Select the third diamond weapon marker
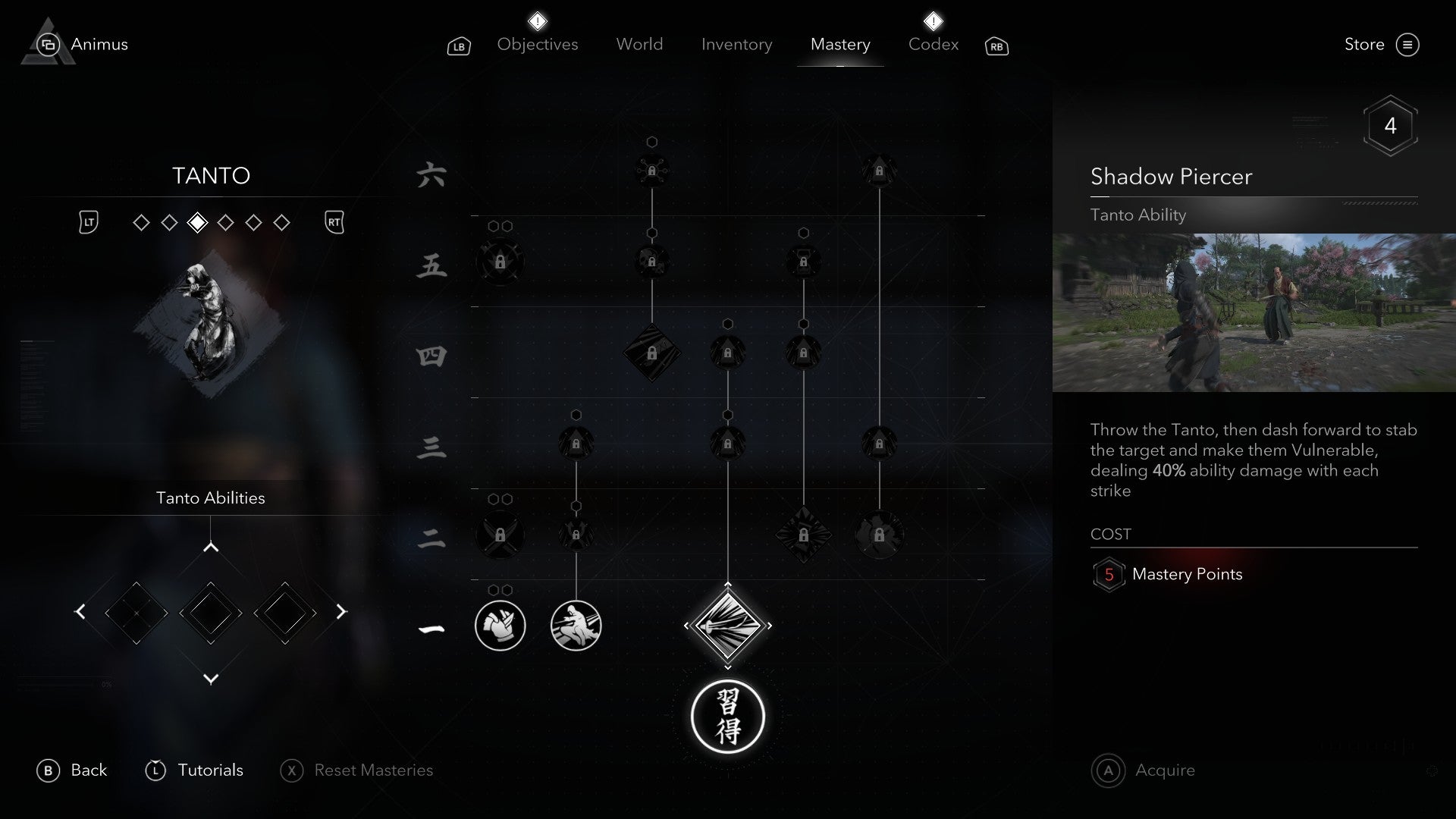The width and height of the screenshot is (1456, 819). [197, 222]
